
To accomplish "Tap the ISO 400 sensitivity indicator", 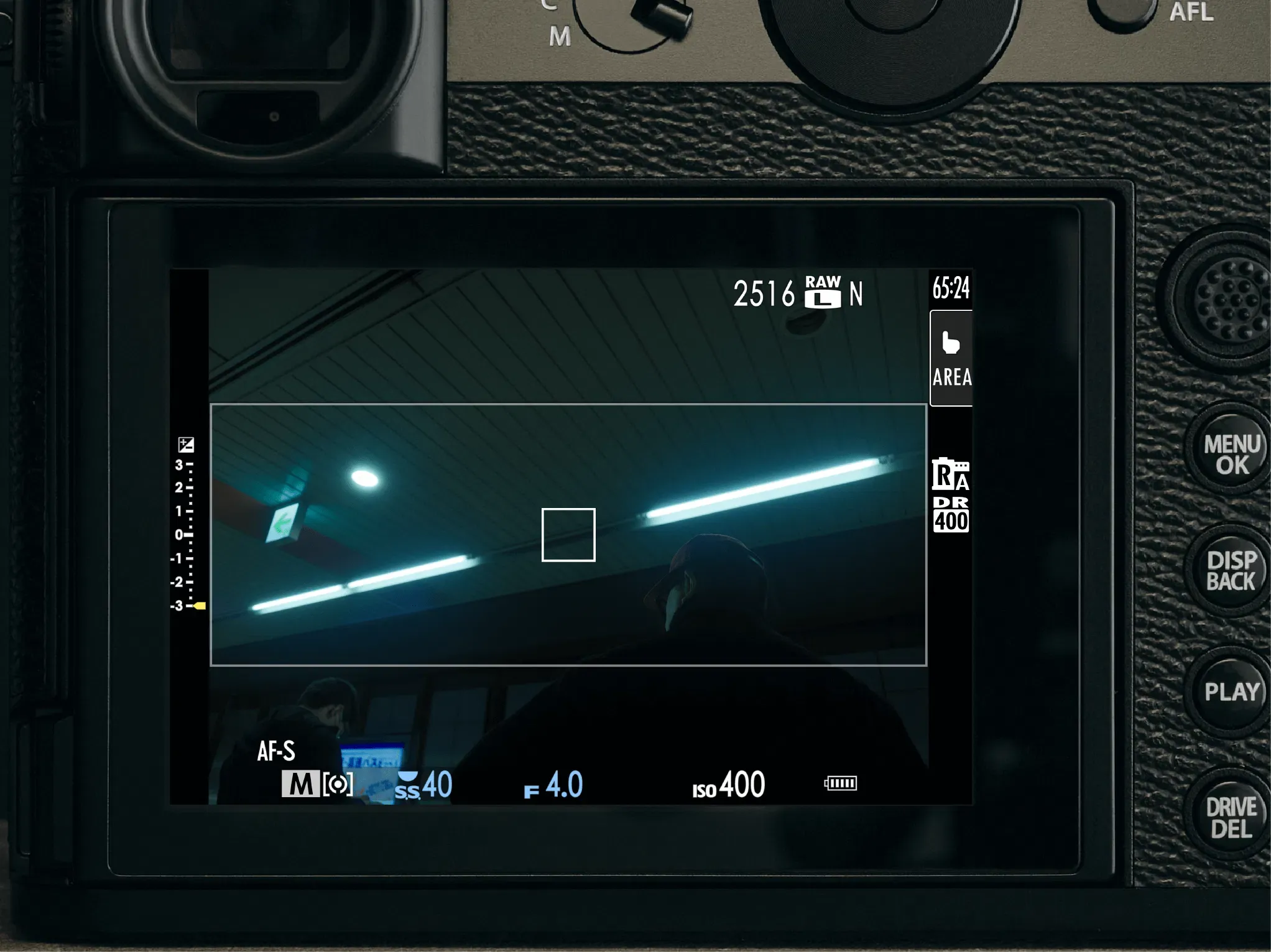I will pos(727,785).
